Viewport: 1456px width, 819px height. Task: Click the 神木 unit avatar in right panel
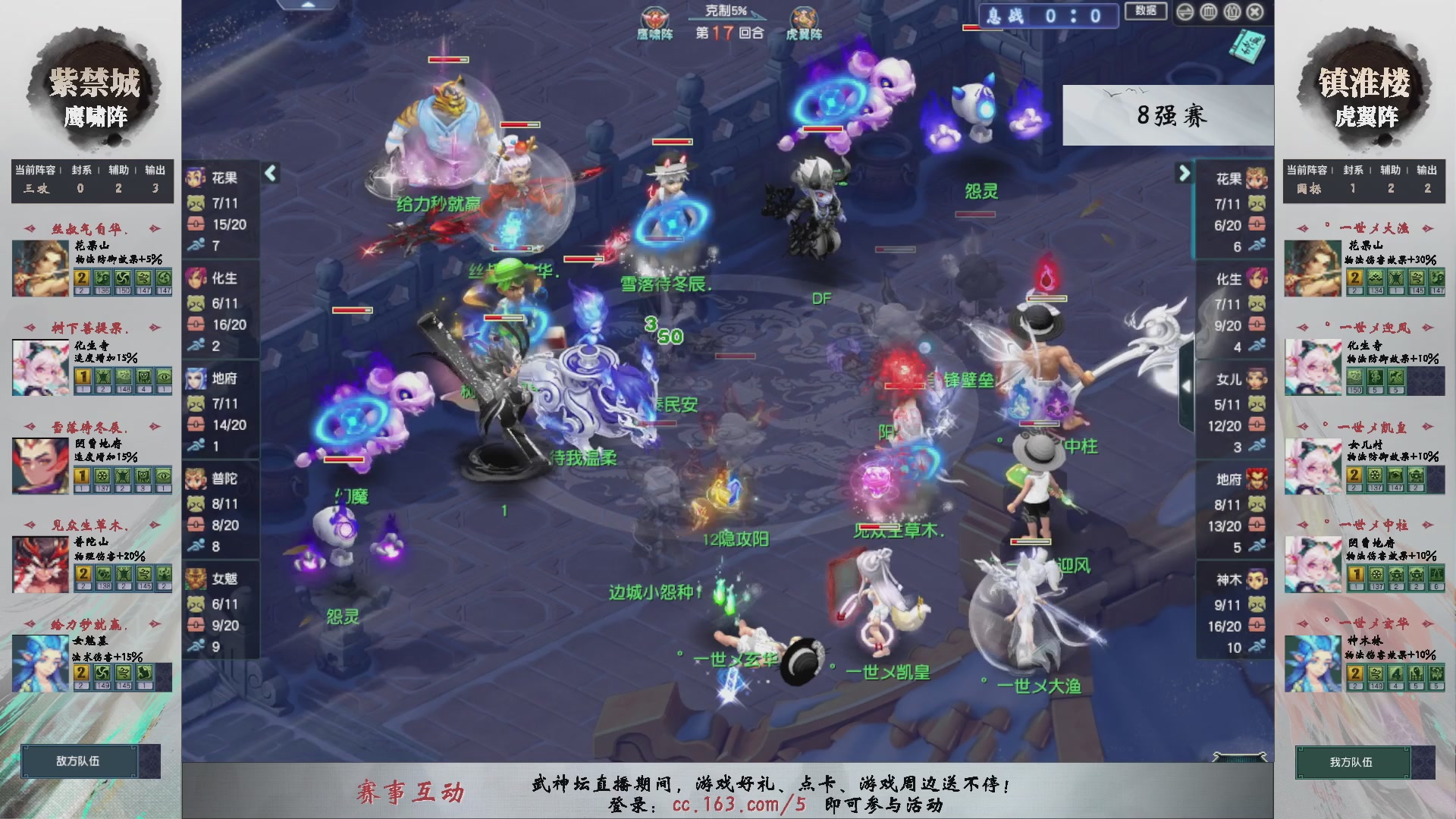click(x=1257, y=579)
